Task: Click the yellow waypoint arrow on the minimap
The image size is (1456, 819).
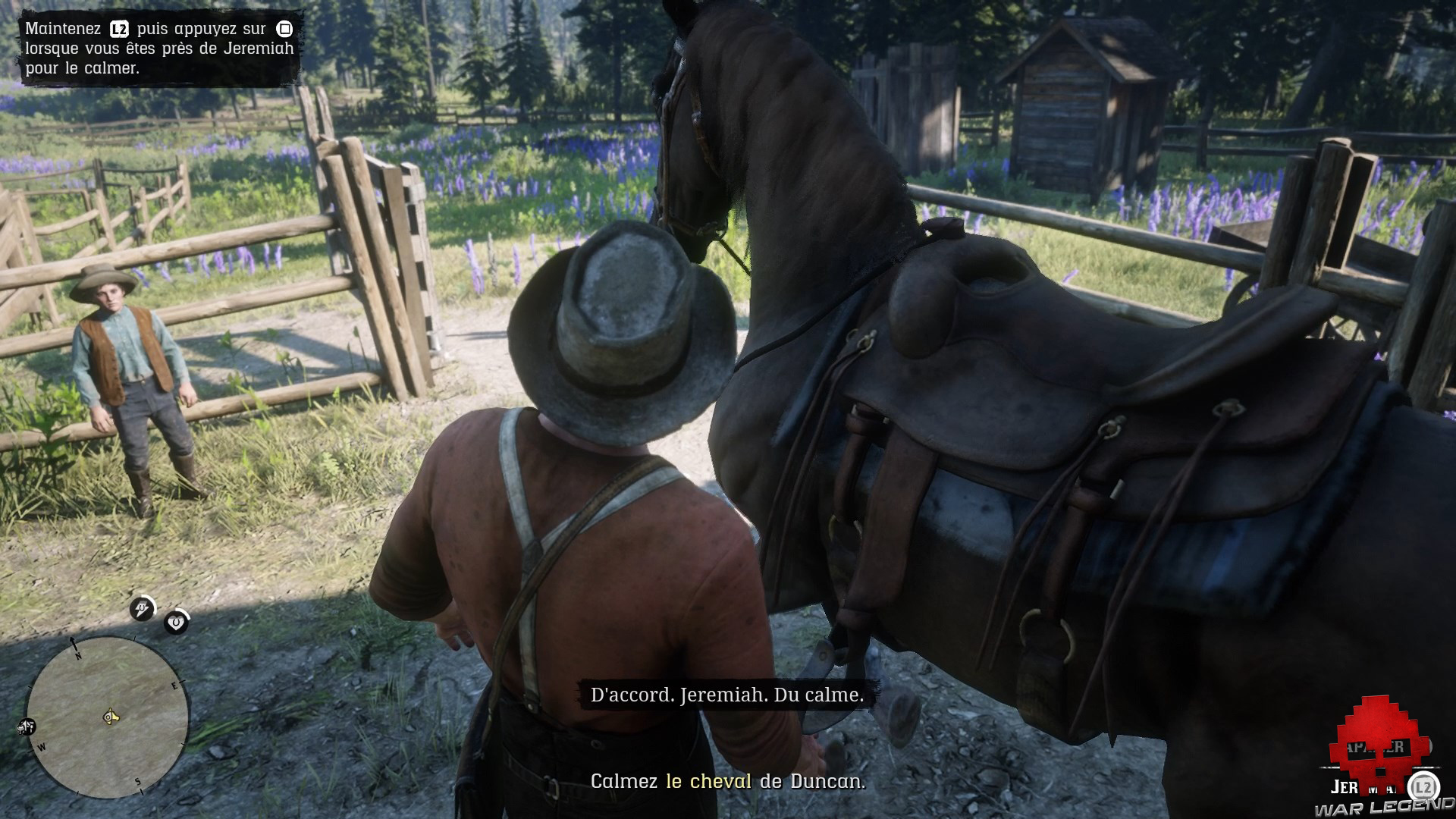Action: 111,716
